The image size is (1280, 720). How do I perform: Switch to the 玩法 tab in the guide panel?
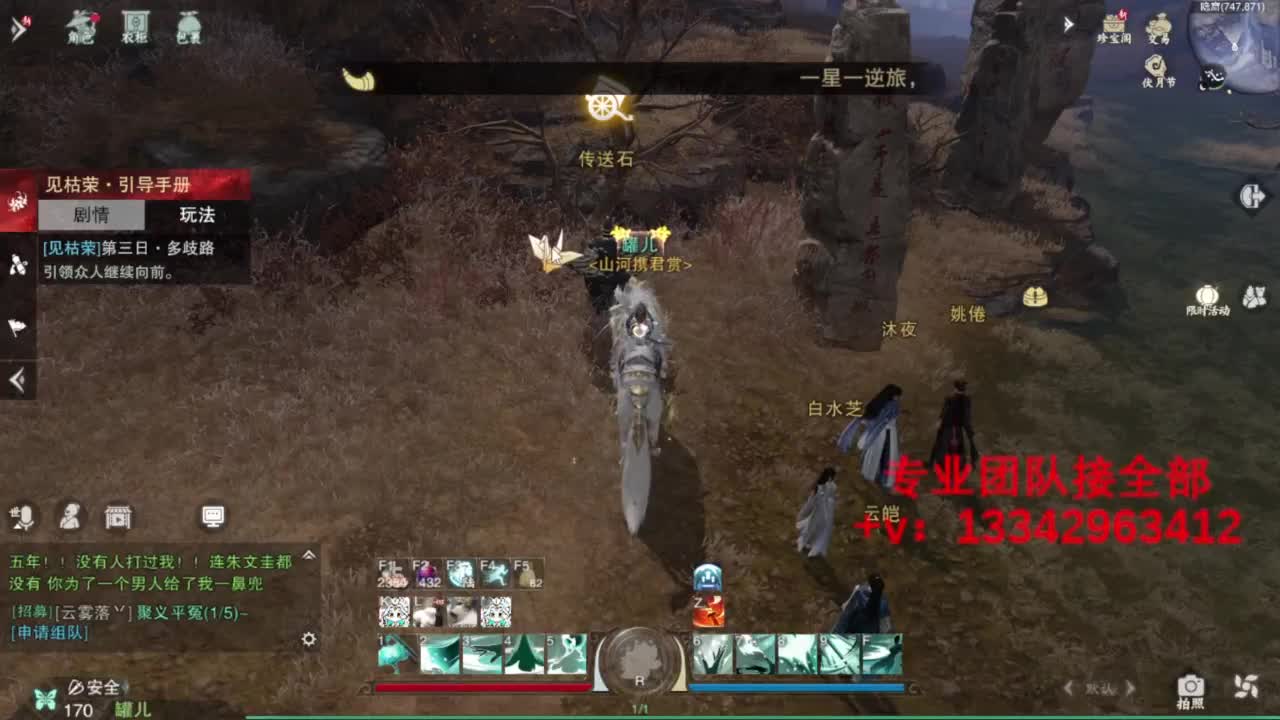[196, 215]
